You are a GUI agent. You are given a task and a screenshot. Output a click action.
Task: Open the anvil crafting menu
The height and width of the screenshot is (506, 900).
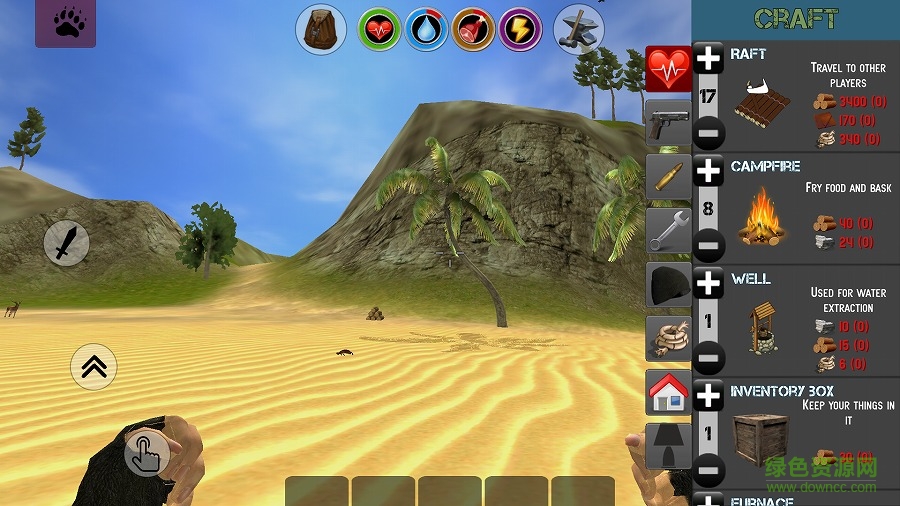578,29
